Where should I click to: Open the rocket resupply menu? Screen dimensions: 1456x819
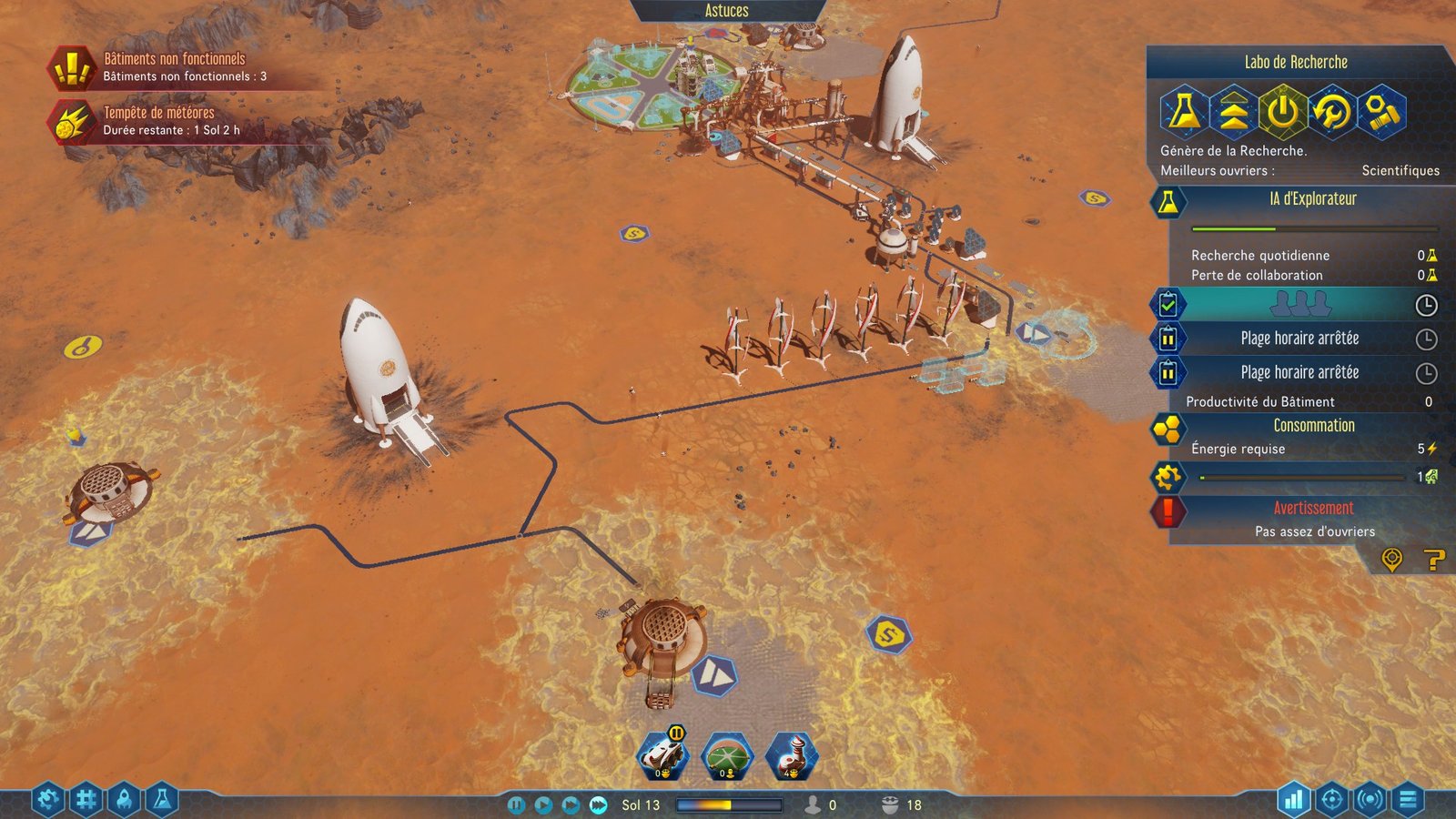(x=124, y=800)
